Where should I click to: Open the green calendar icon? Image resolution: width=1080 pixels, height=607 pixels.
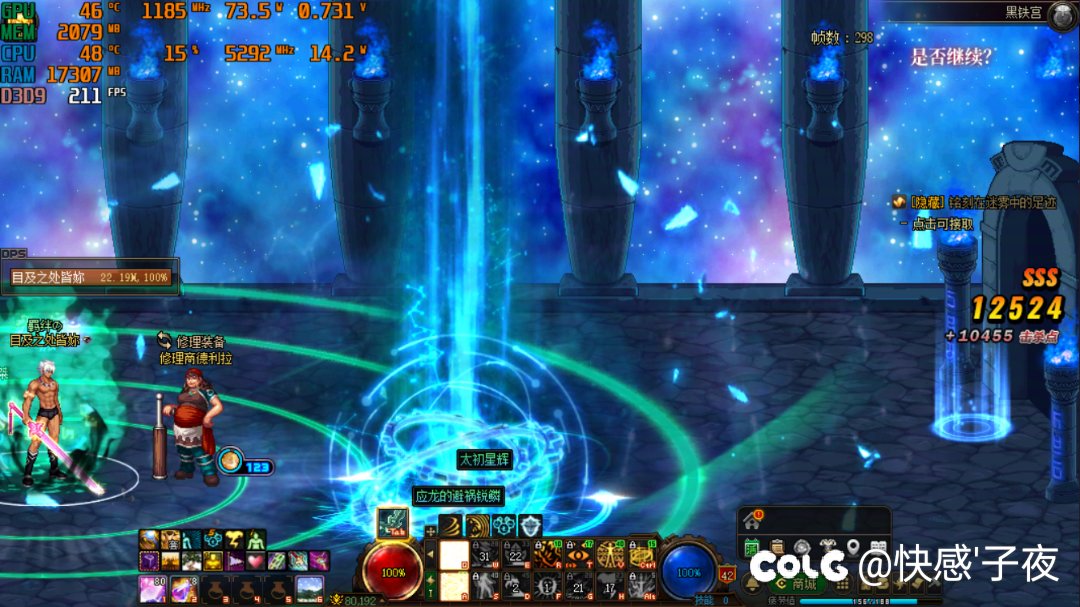tap(751, 548)
